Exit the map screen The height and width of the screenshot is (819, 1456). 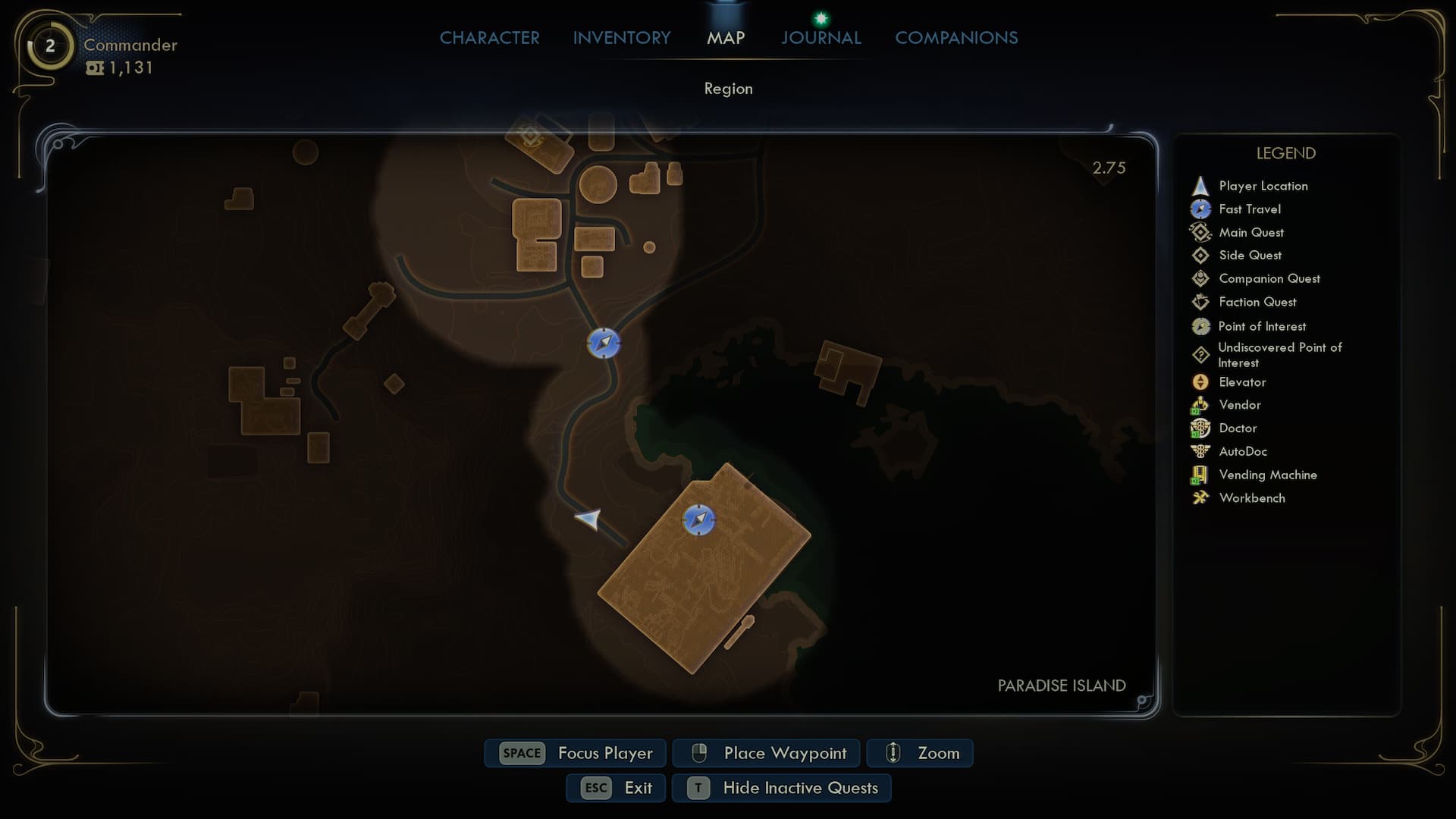pos(616,788)
